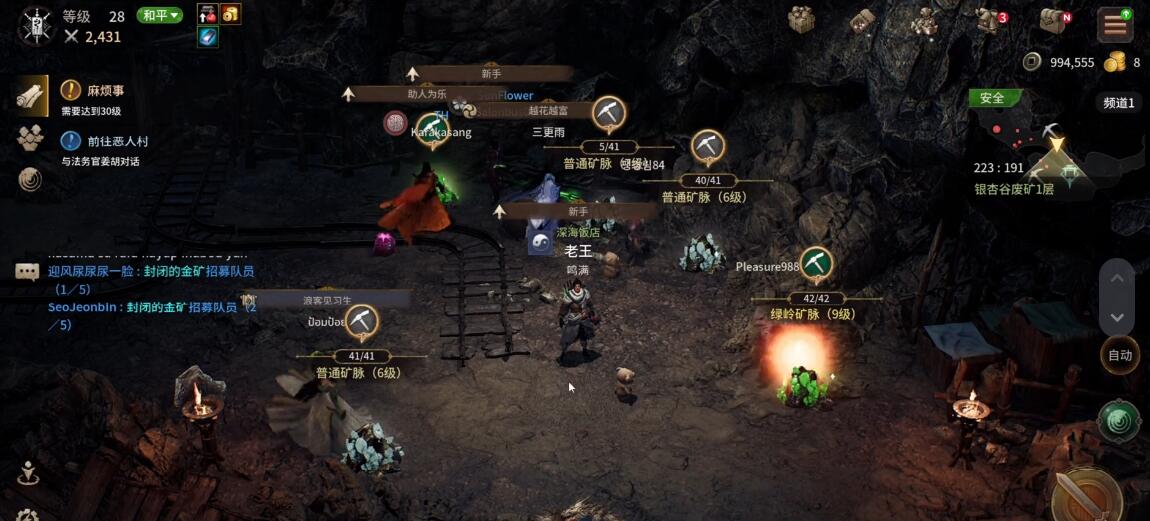The width and height of the screenshot is (1150, 521).
Task: Select the quest scroll tab
Action: (31, 96)
